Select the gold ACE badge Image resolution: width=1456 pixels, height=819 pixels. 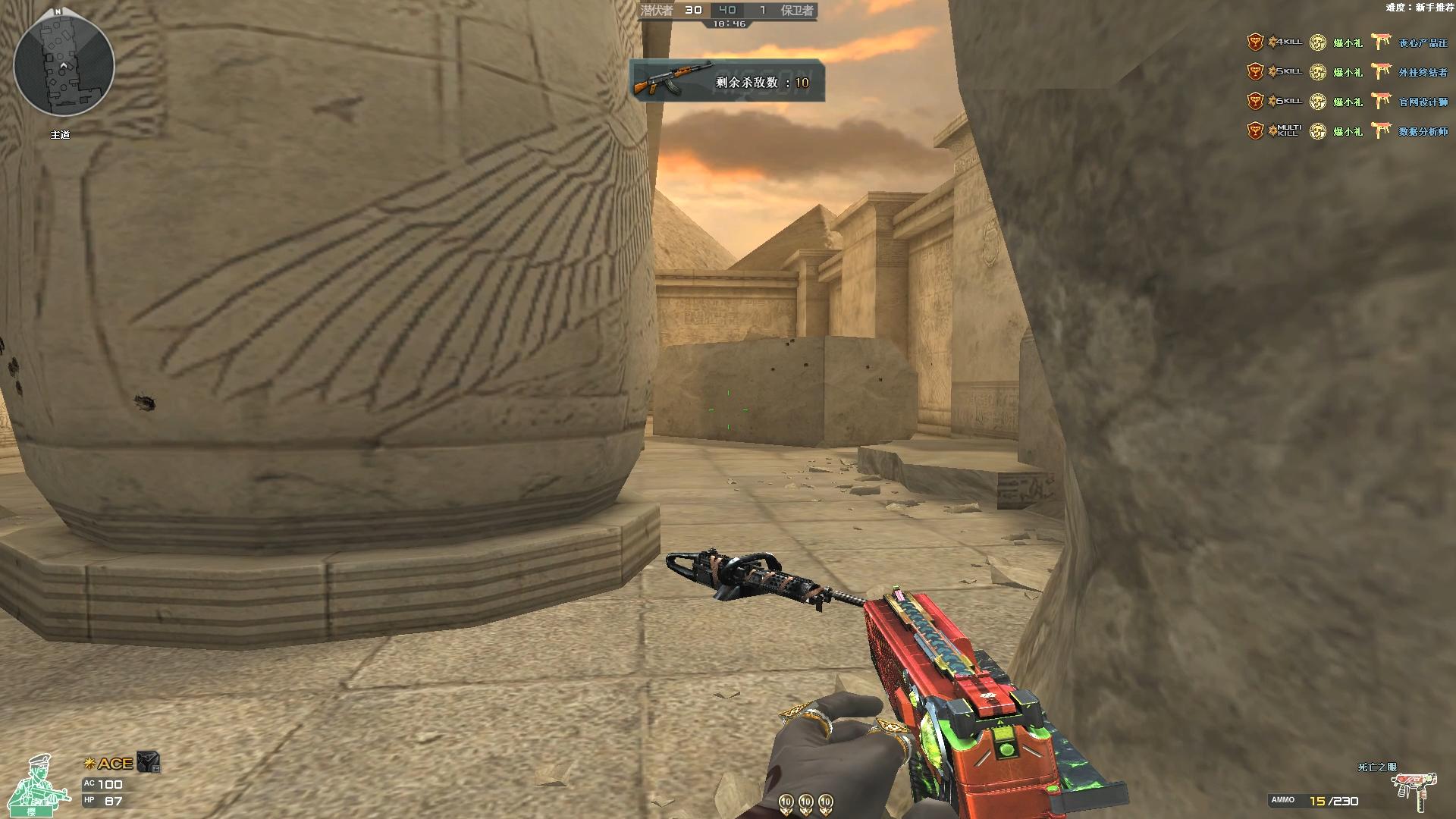click(x=109, y=764)
